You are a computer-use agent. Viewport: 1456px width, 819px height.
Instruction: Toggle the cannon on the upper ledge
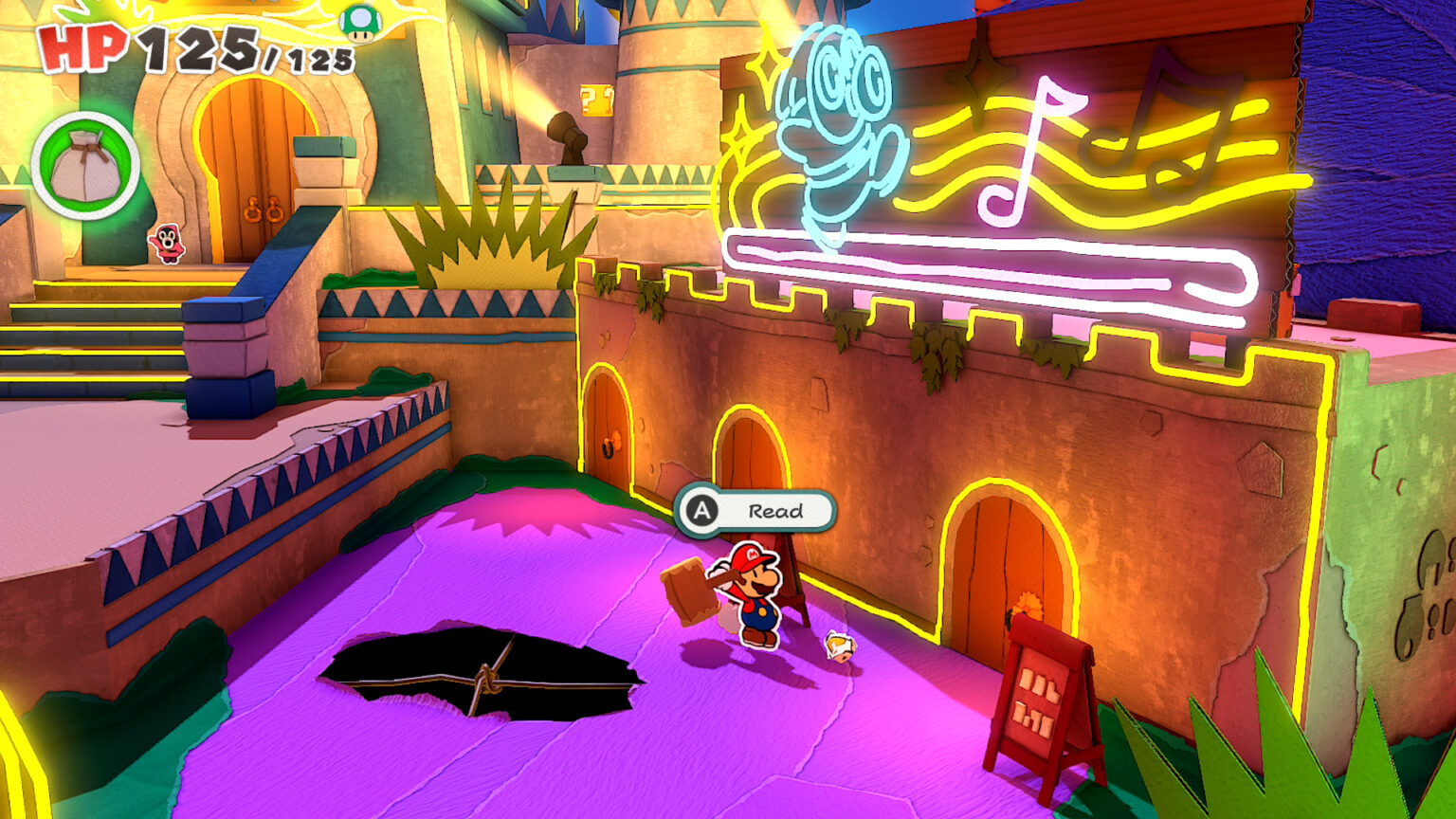[566, 135]
